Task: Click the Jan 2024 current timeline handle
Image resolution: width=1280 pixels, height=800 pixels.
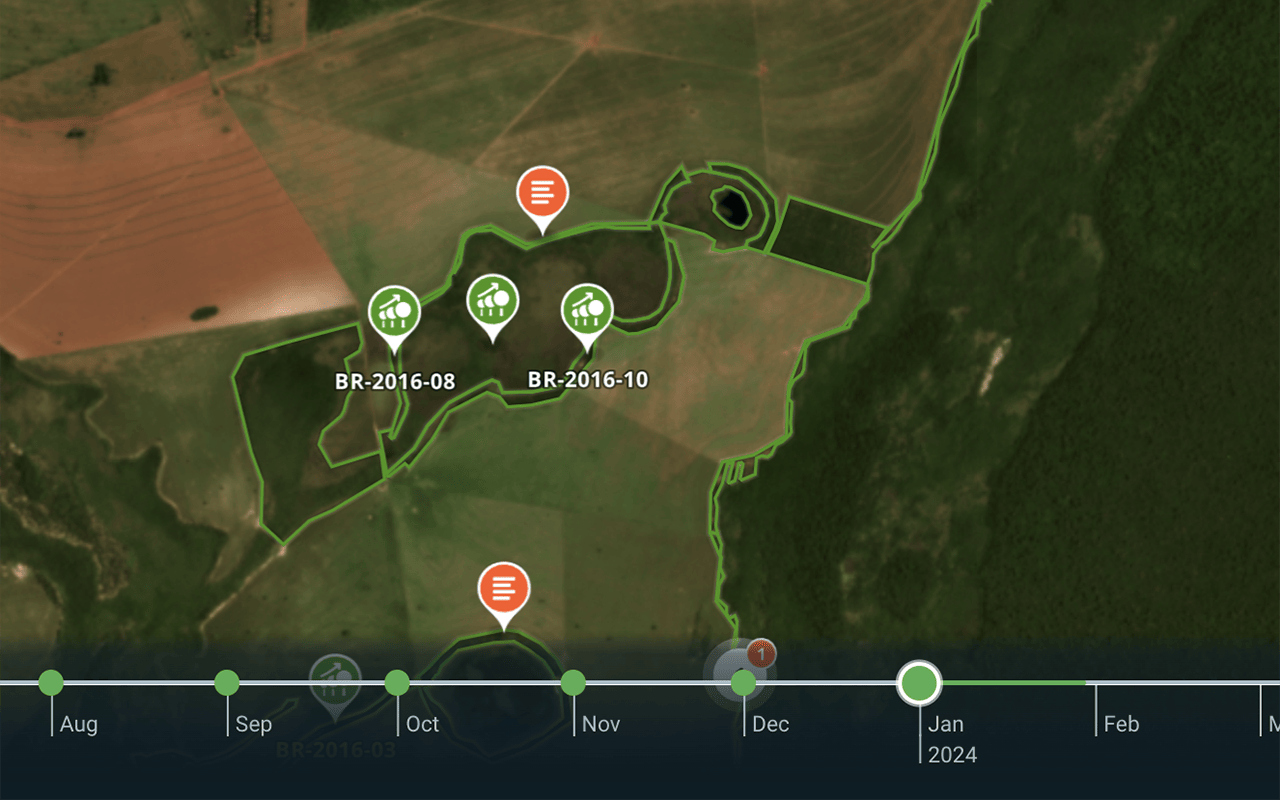Action: pyautogui.click(x=919, y=683)
